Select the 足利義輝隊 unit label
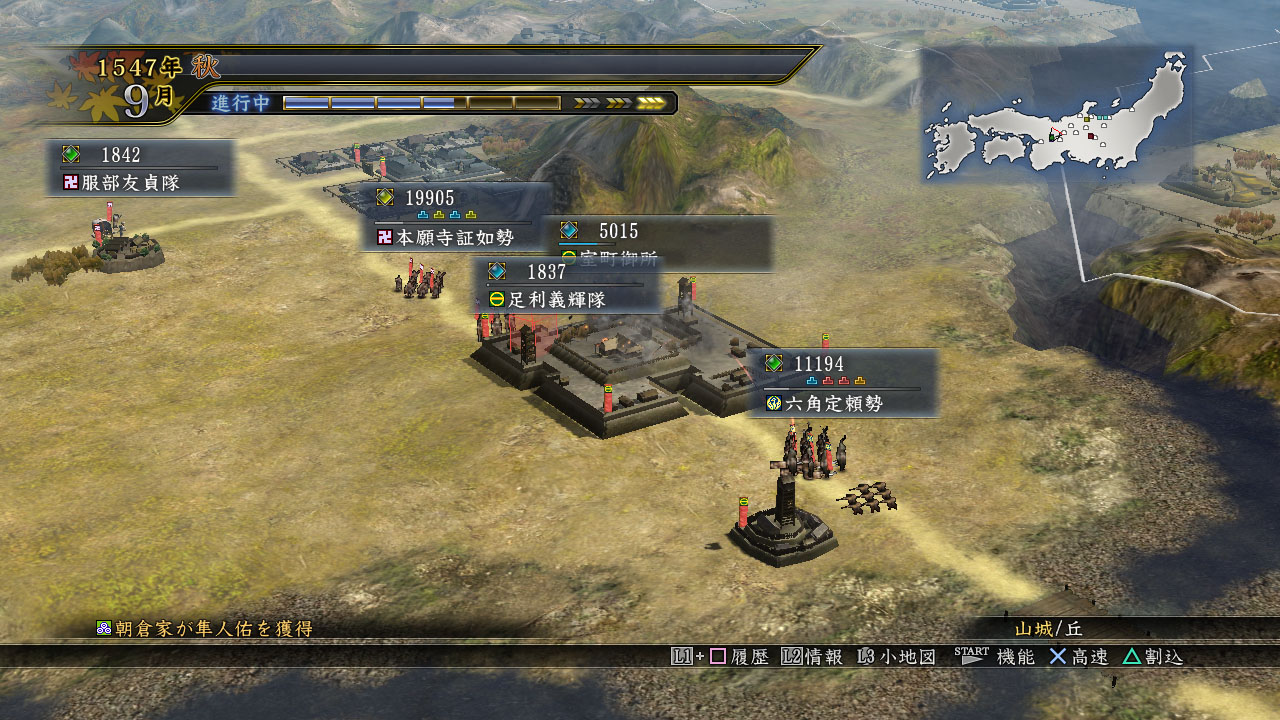 567,285
